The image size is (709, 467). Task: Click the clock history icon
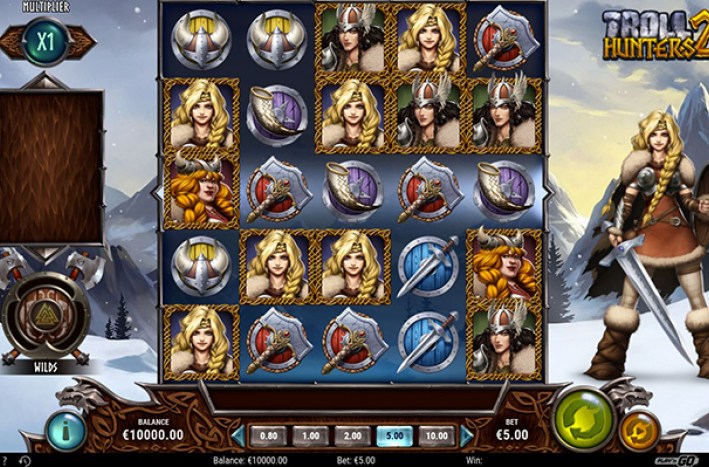click(x=24, y=460)
